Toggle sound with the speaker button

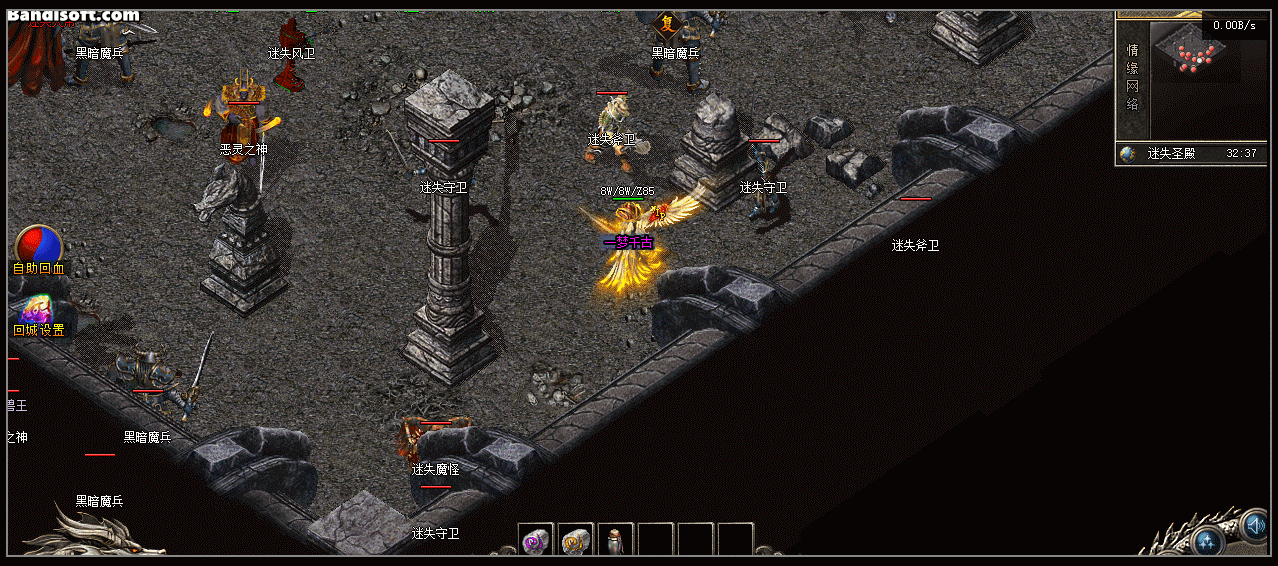[1254, 525]
